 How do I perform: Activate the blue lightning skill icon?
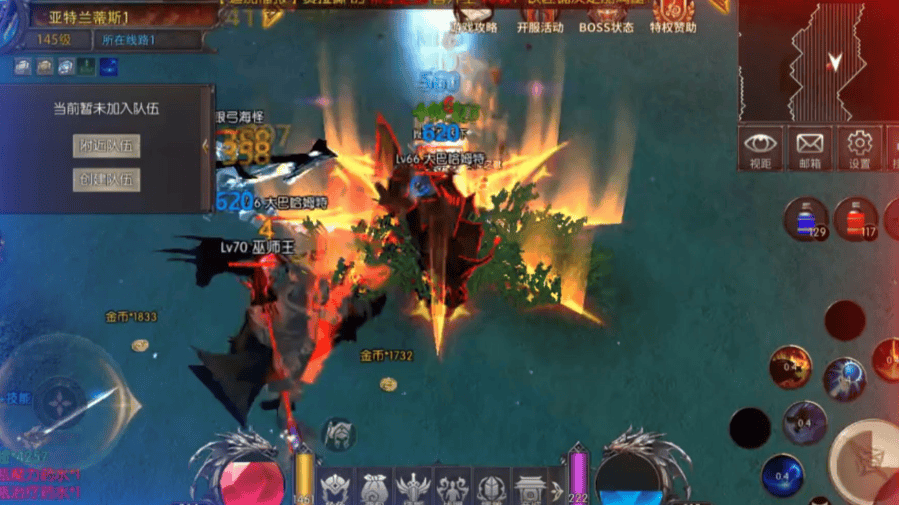point(845,378)
